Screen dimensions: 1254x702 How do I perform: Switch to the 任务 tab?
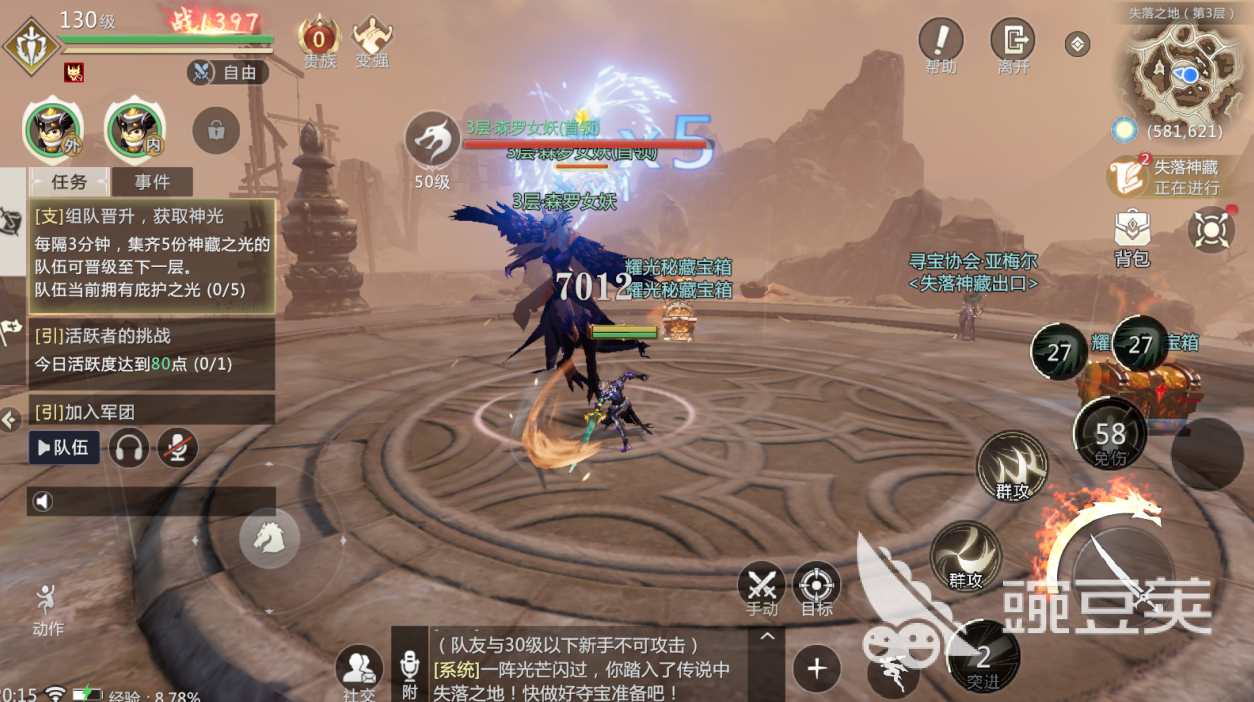coord(69,182)
